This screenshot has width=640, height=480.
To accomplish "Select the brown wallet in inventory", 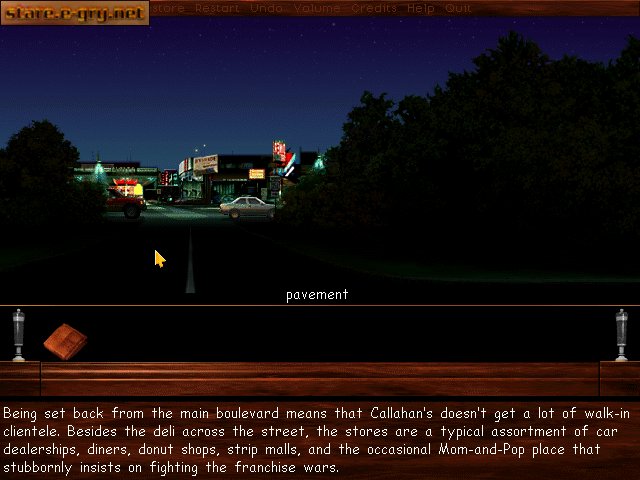I will 66,340.
